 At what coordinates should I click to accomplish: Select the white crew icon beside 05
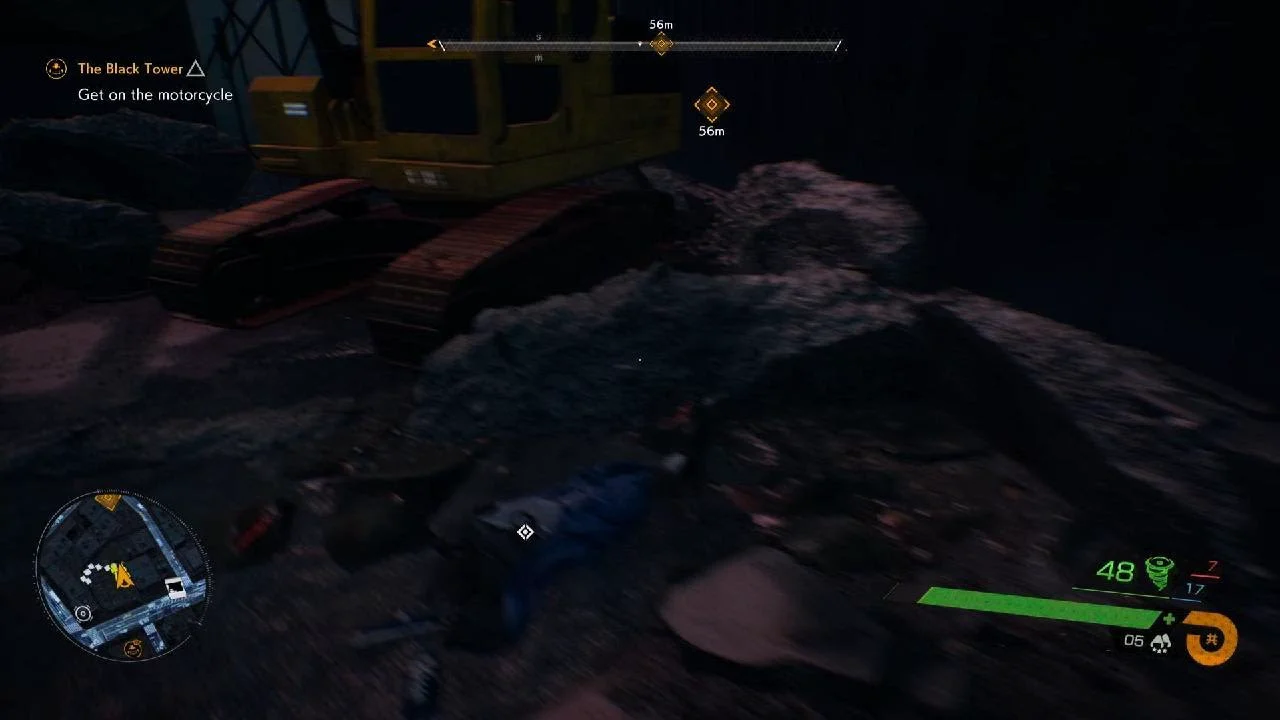coord(1160,642)
